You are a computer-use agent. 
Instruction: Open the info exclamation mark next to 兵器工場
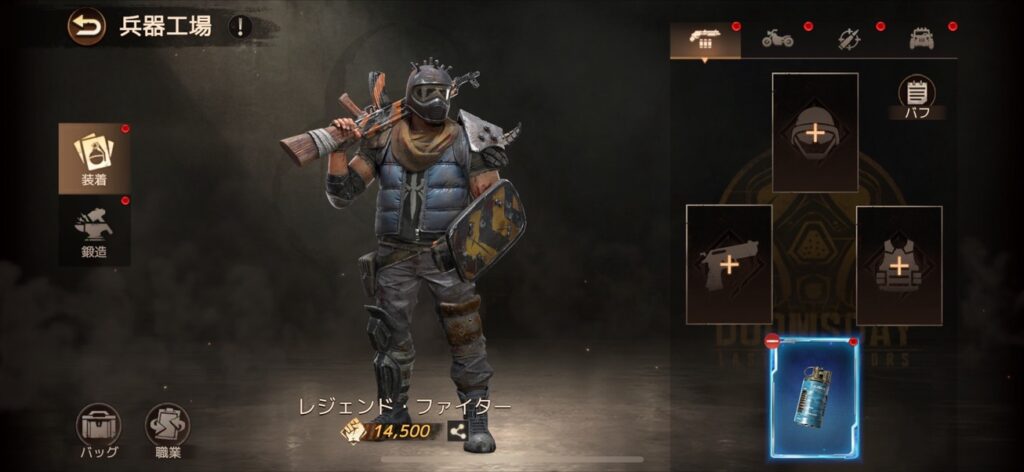click(x=239, y=27)
